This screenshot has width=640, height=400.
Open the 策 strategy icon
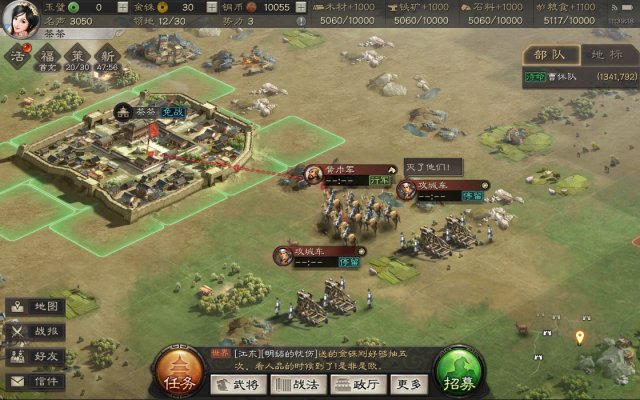tap(78, 56)
